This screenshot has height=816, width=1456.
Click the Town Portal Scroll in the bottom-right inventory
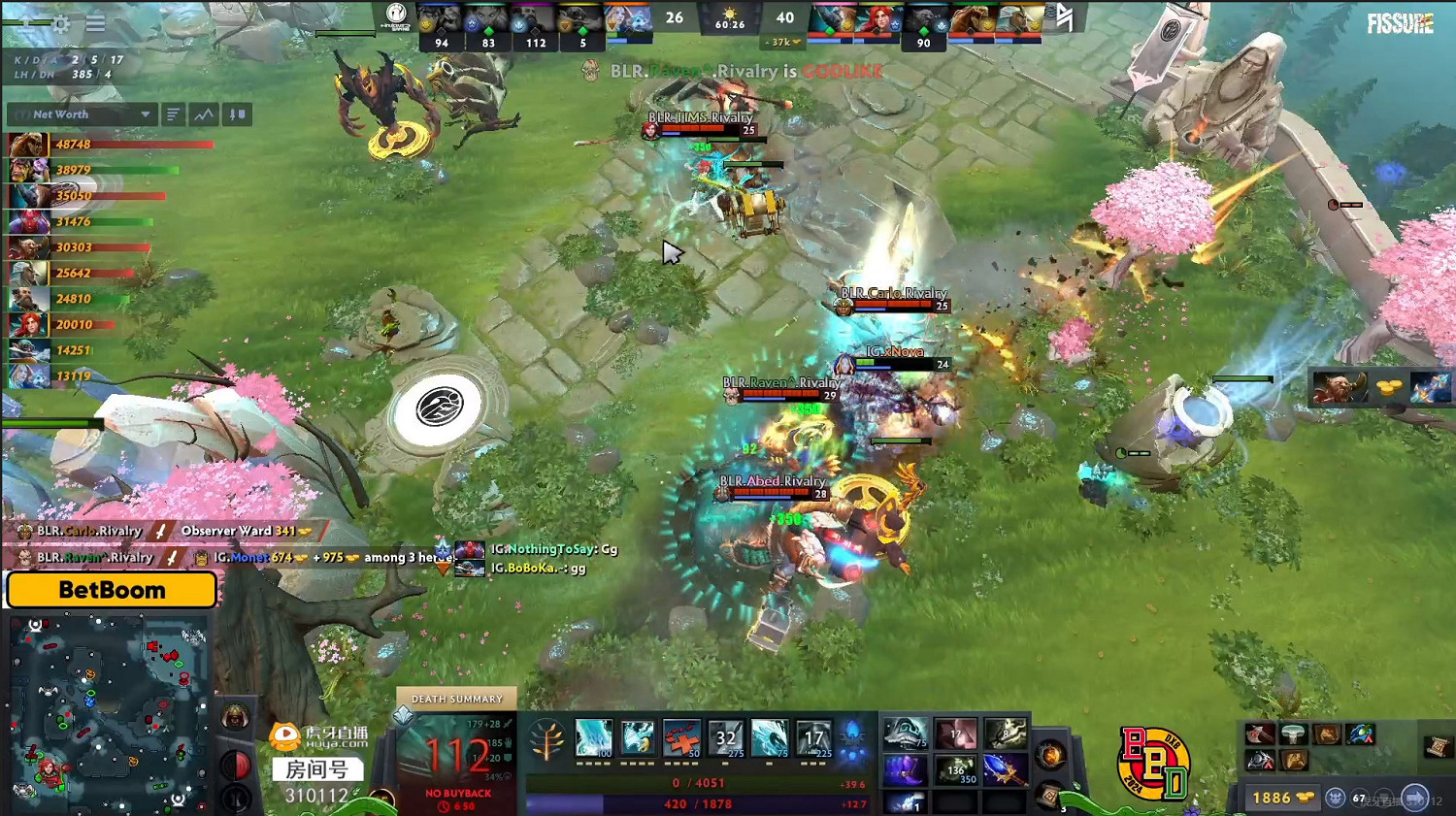[x=1436, y=746]
